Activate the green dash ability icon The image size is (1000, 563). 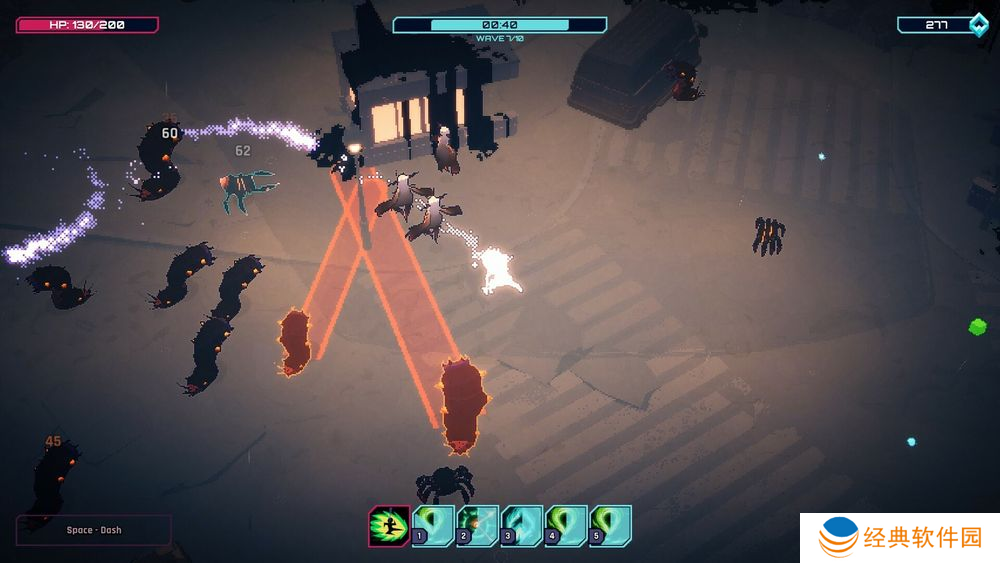[x=388, y=526]
